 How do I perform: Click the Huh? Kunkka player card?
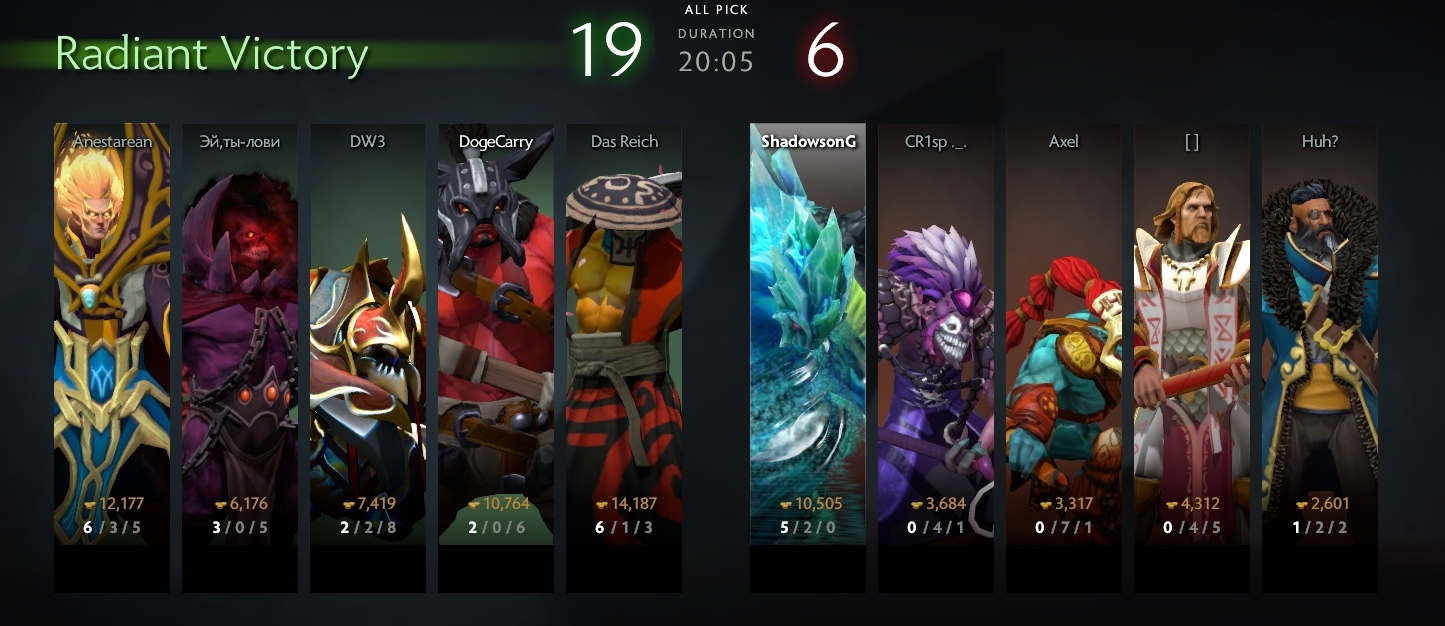[1319, 335]
